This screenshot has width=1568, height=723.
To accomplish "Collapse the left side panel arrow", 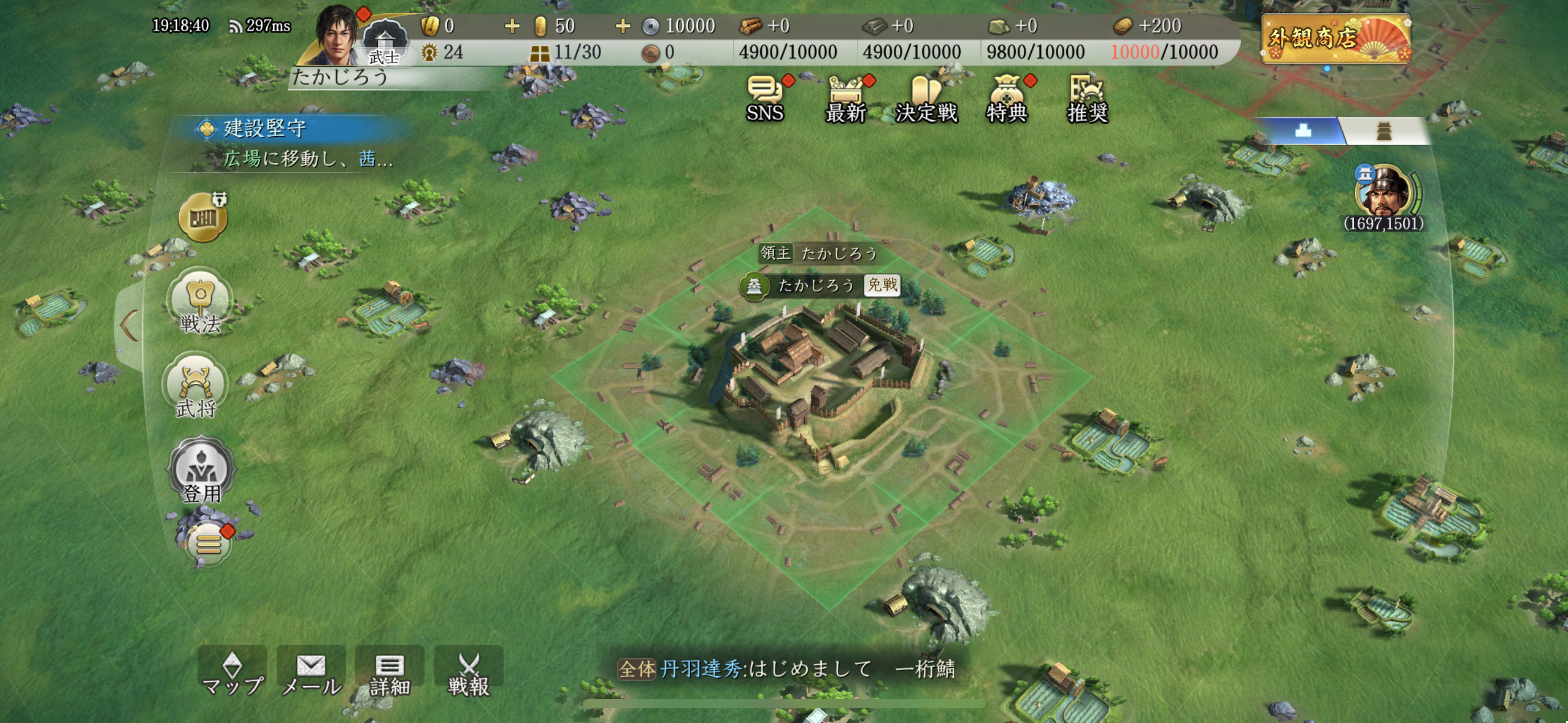I will [129, 326].
